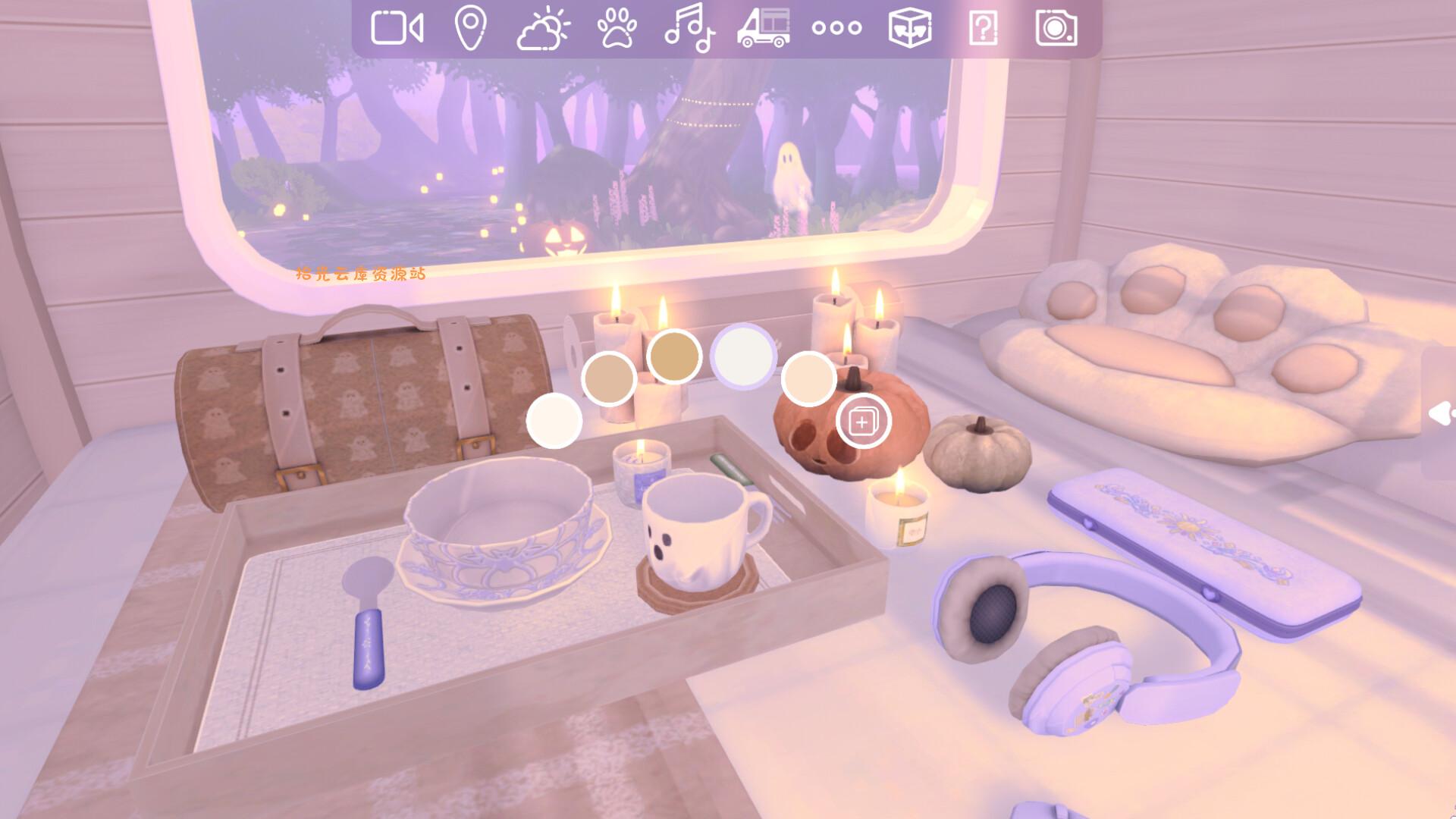Image resolution: width=1456 pixels, height=819 pixels.
Task: Open the three dots options menu
Action: [x=836, y=29]
